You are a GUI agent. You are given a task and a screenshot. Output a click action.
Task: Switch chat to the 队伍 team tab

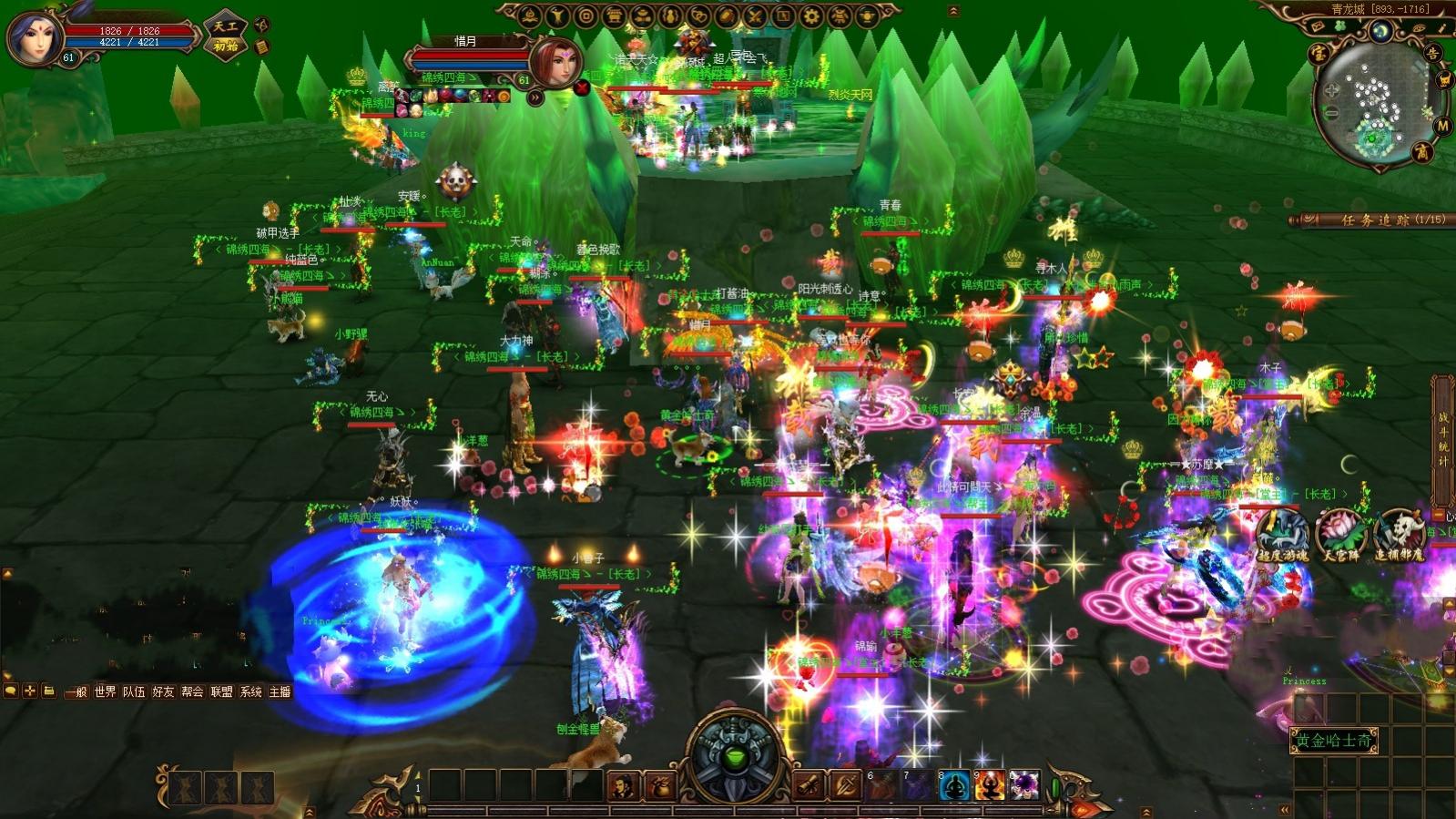135,692
